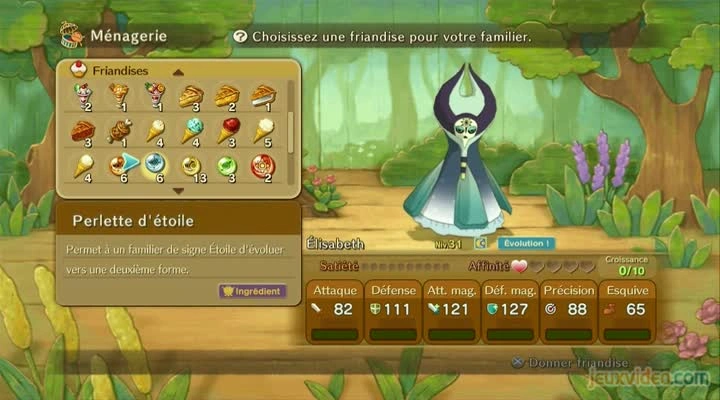Image resolution: width=720 pixels, height=400 pixels.
Task: Pick the green gem treat
Action: coord(227,165)
